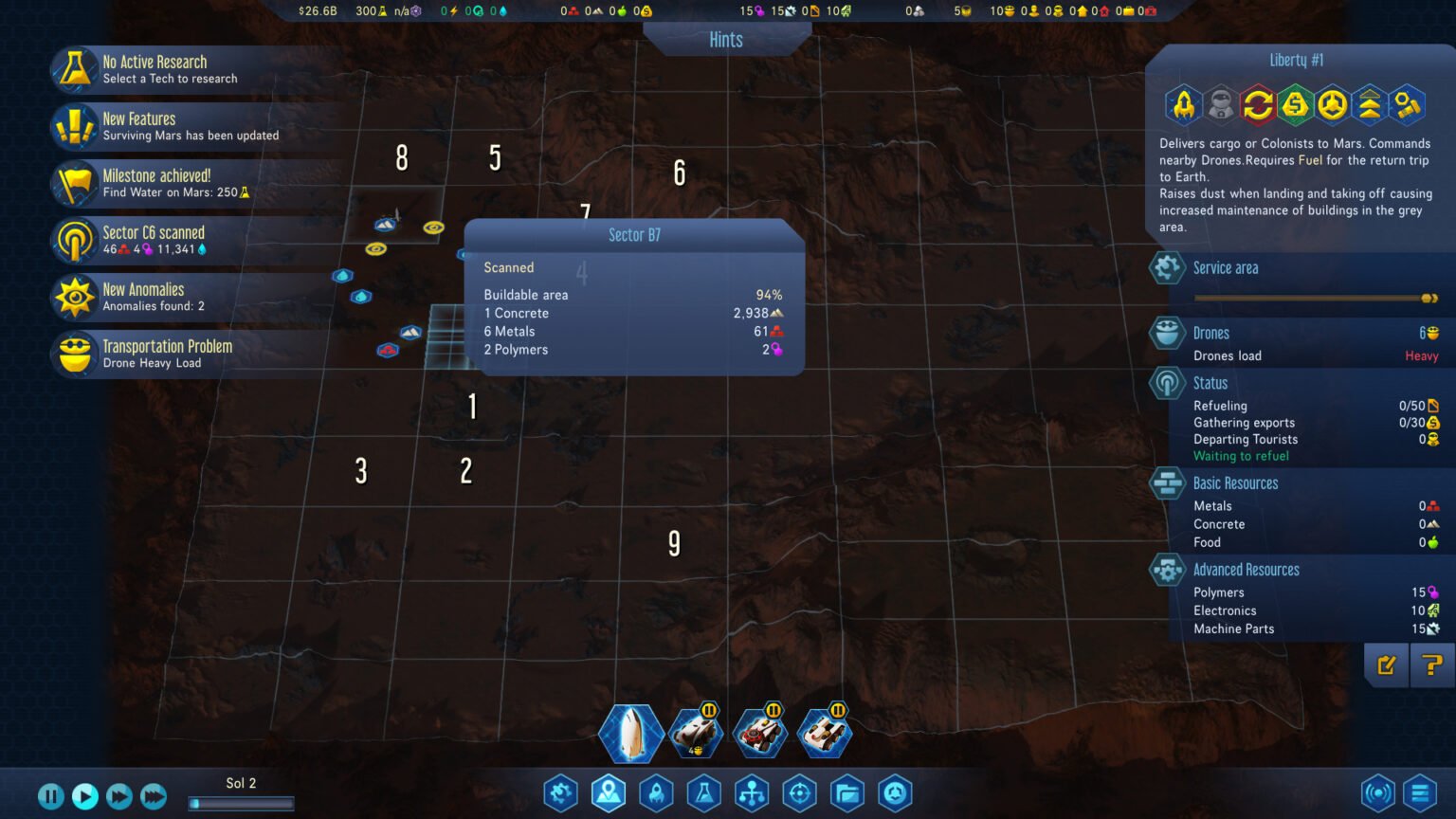Click the launch rocket icon on Liberty #1 panel
This screenshot has width=1456, height=819.
[1182, 105]
